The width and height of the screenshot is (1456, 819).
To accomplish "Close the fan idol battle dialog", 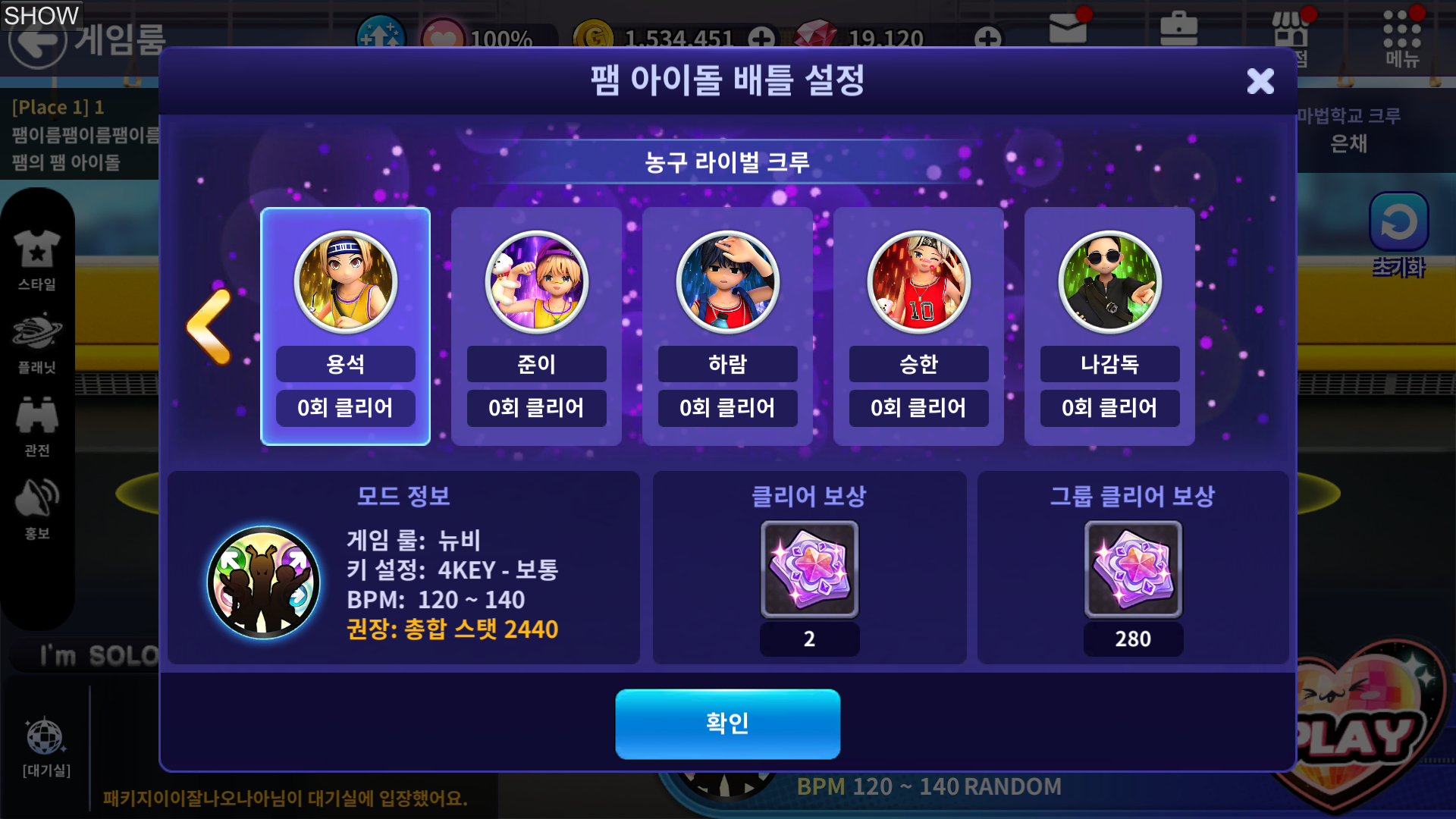I will point(1260,80).
